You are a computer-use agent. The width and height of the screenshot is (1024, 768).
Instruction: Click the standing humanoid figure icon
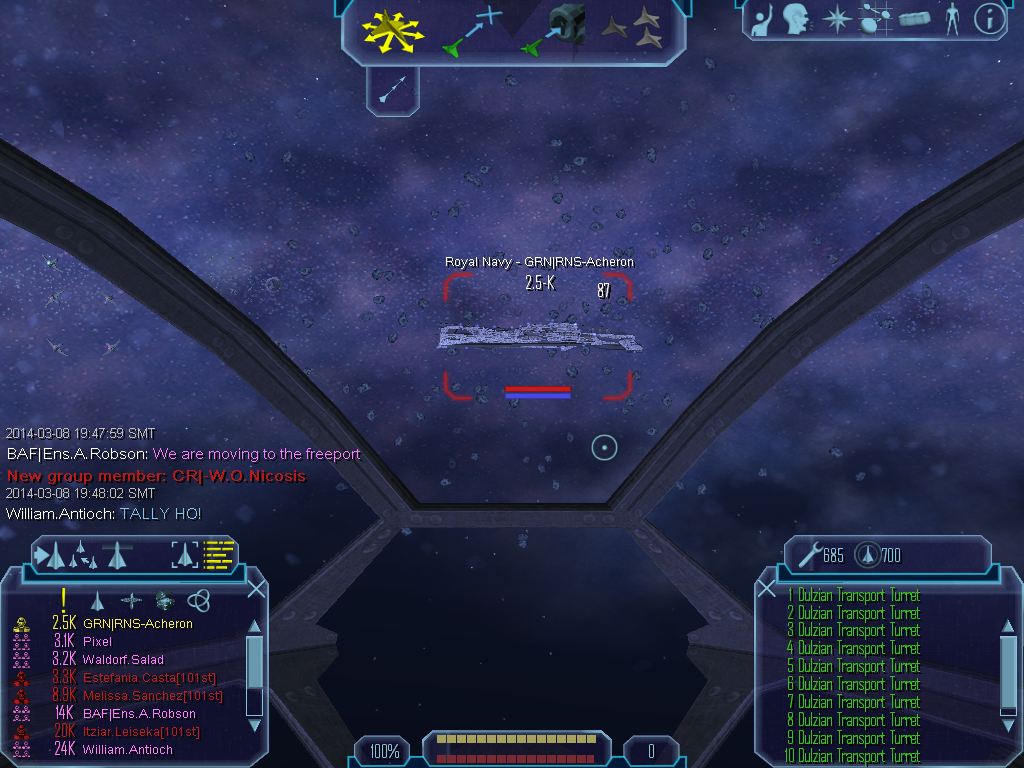pos(951,19)
